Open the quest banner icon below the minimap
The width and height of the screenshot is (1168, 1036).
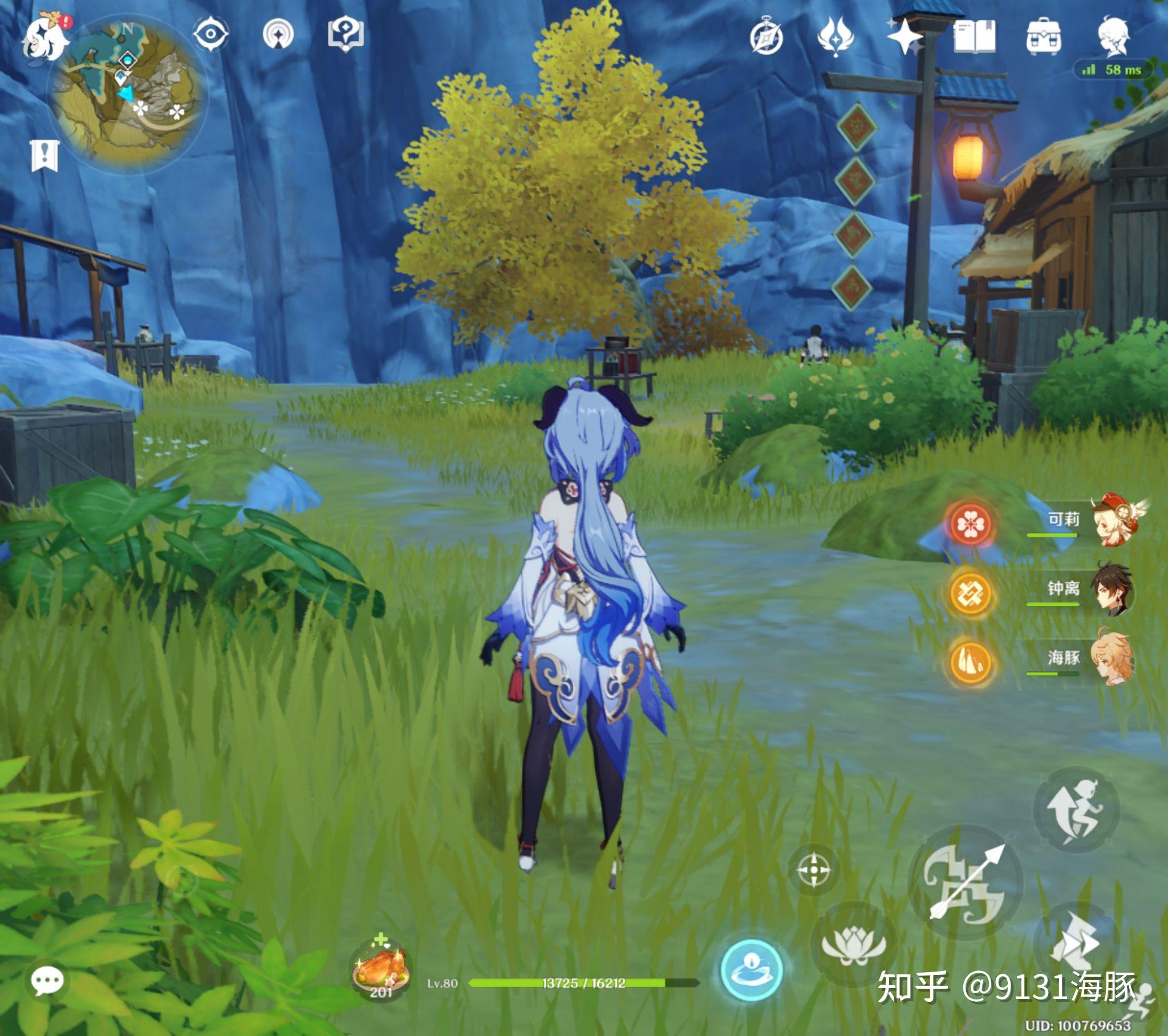pos(44,156)
